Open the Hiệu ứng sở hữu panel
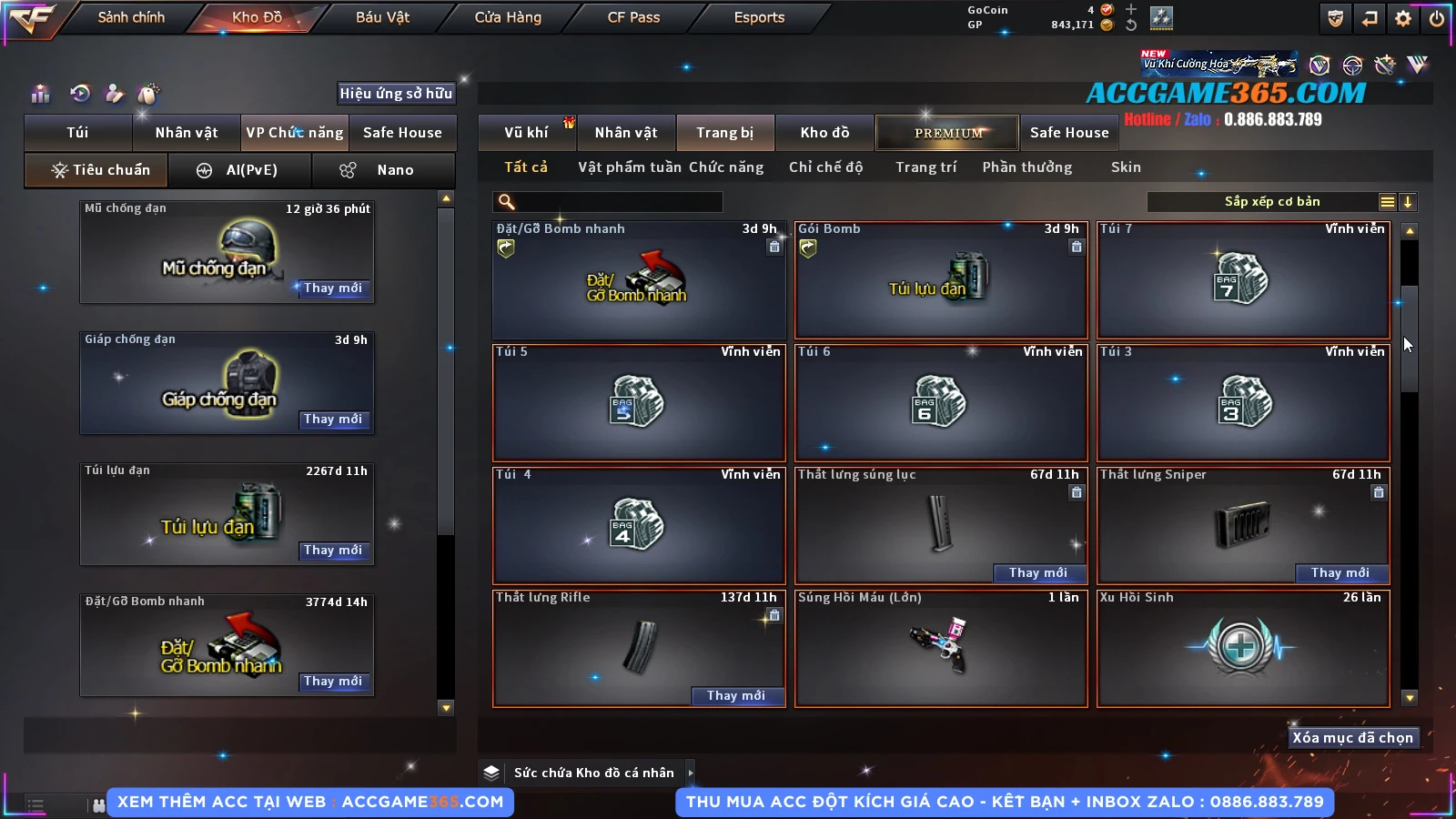This screenshot has width=1456, height=819. 396,94
